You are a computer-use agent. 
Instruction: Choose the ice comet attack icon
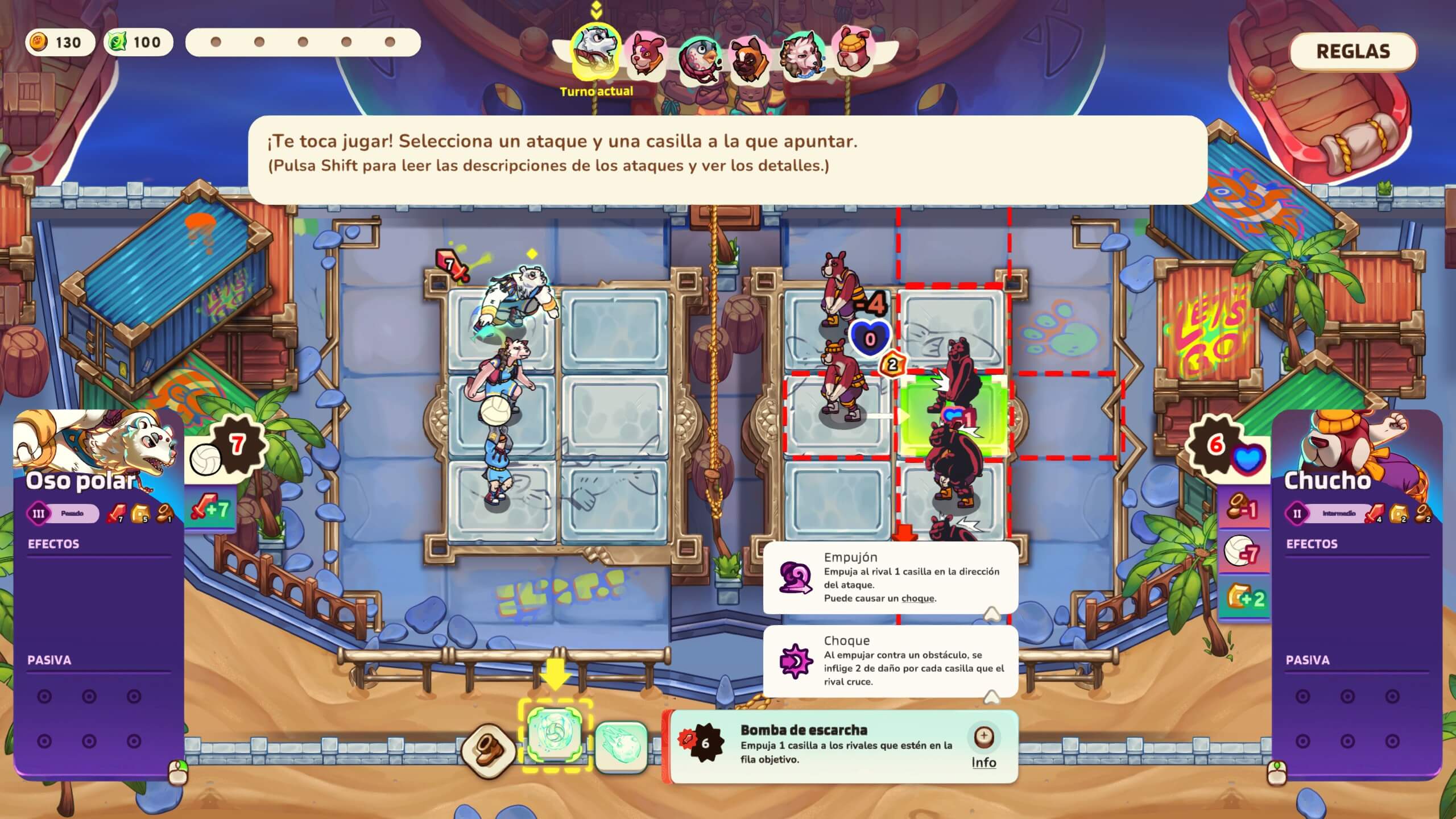pos(621,747)
